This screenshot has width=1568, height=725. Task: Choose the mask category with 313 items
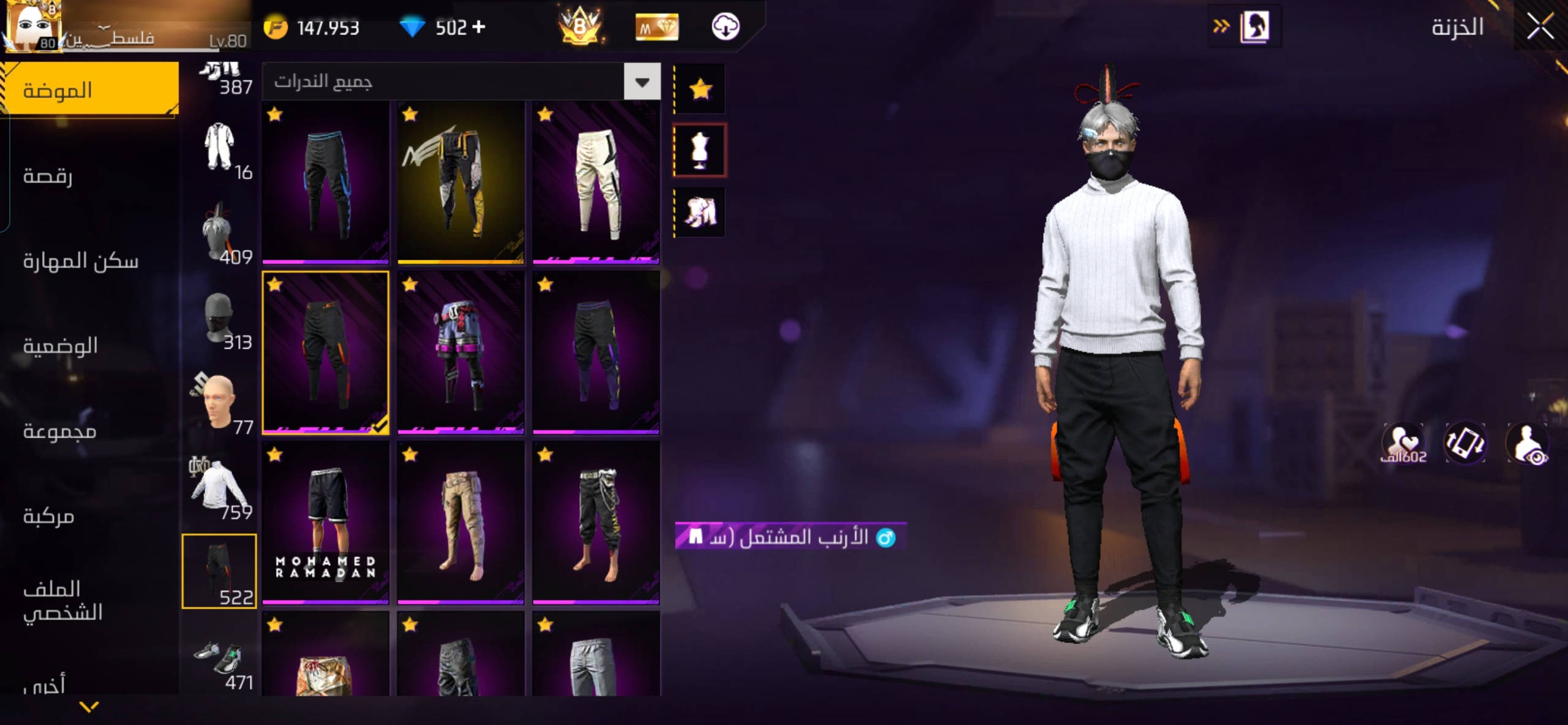(x=219, y=321)
